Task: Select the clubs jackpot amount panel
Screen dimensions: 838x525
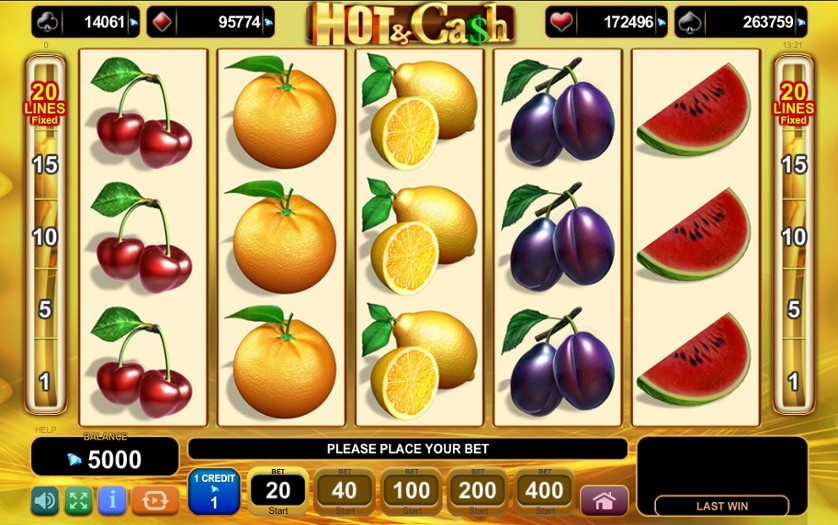Action: [x=85, y=21]
